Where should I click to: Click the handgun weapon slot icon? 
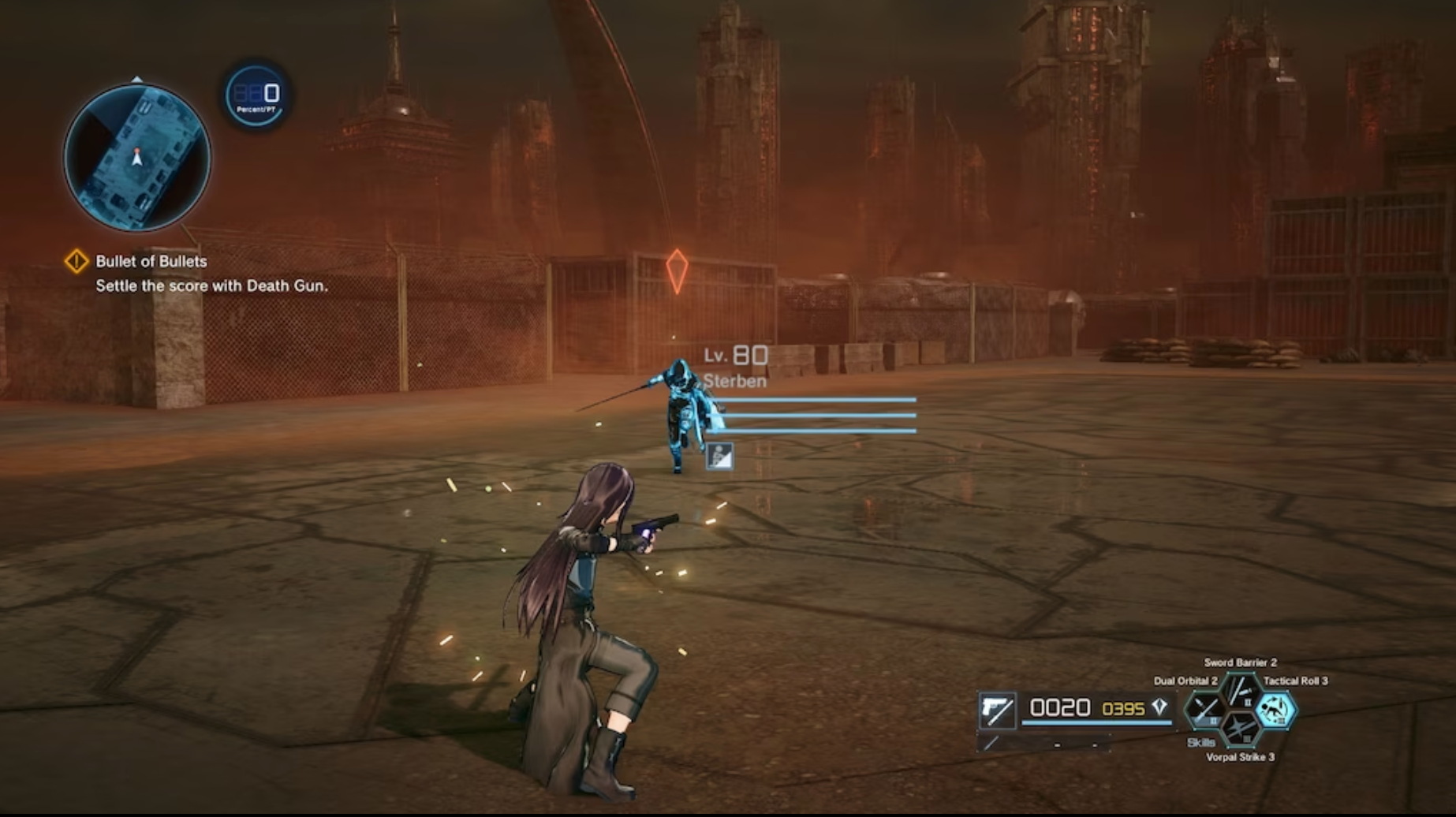[997, 710]
